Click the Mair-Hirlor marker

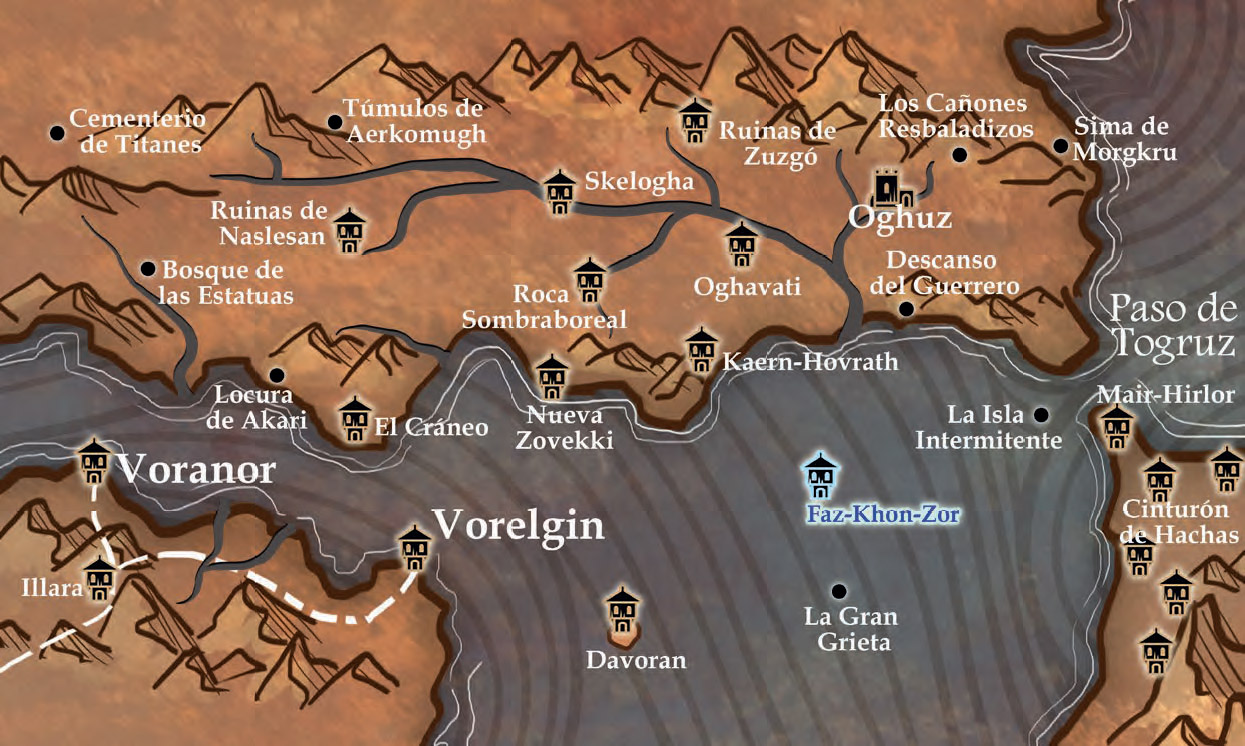click(1117, 427)
